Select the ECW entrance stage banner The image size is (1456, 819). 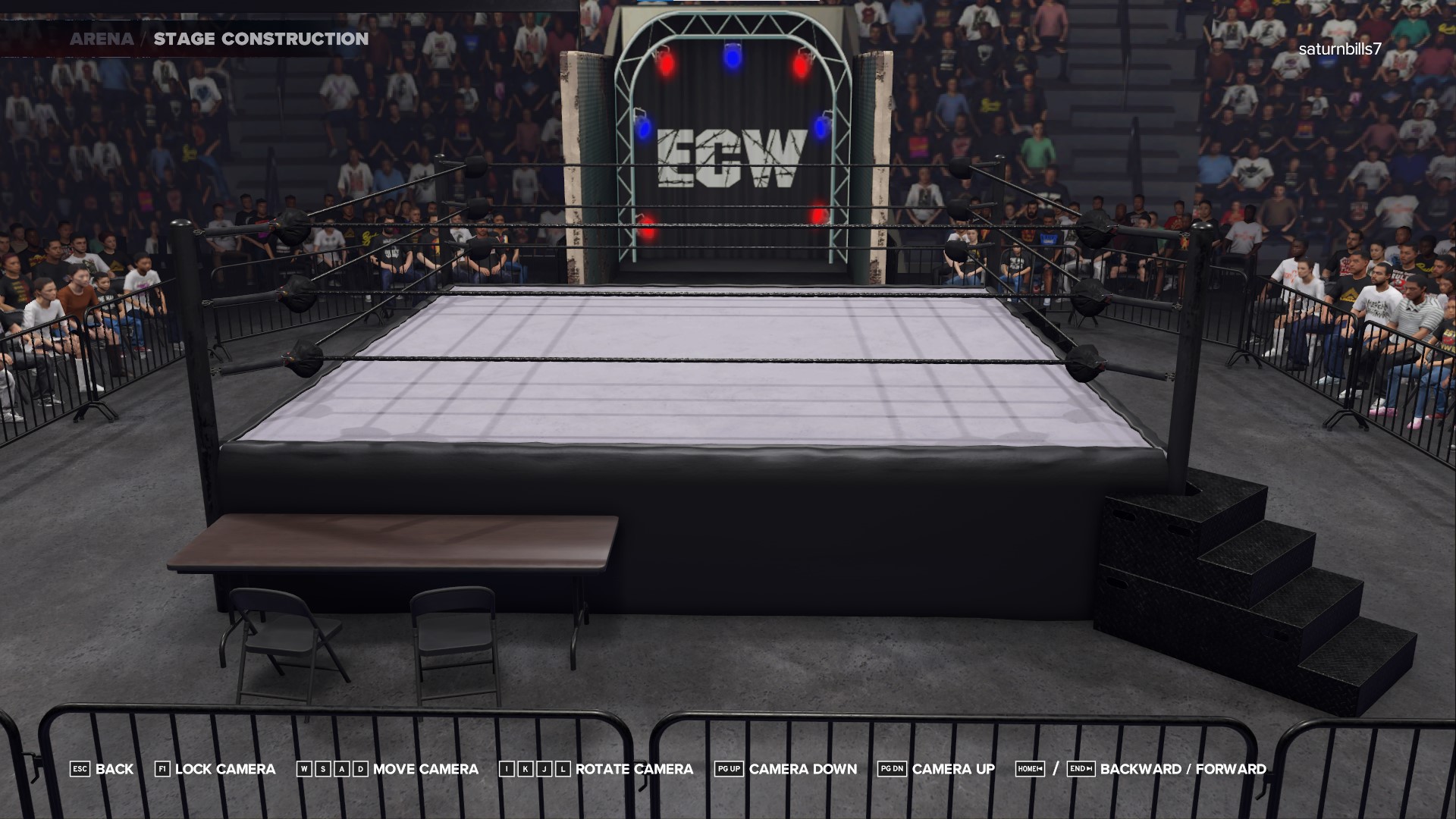pyautogui.click(x=733, y=157)
